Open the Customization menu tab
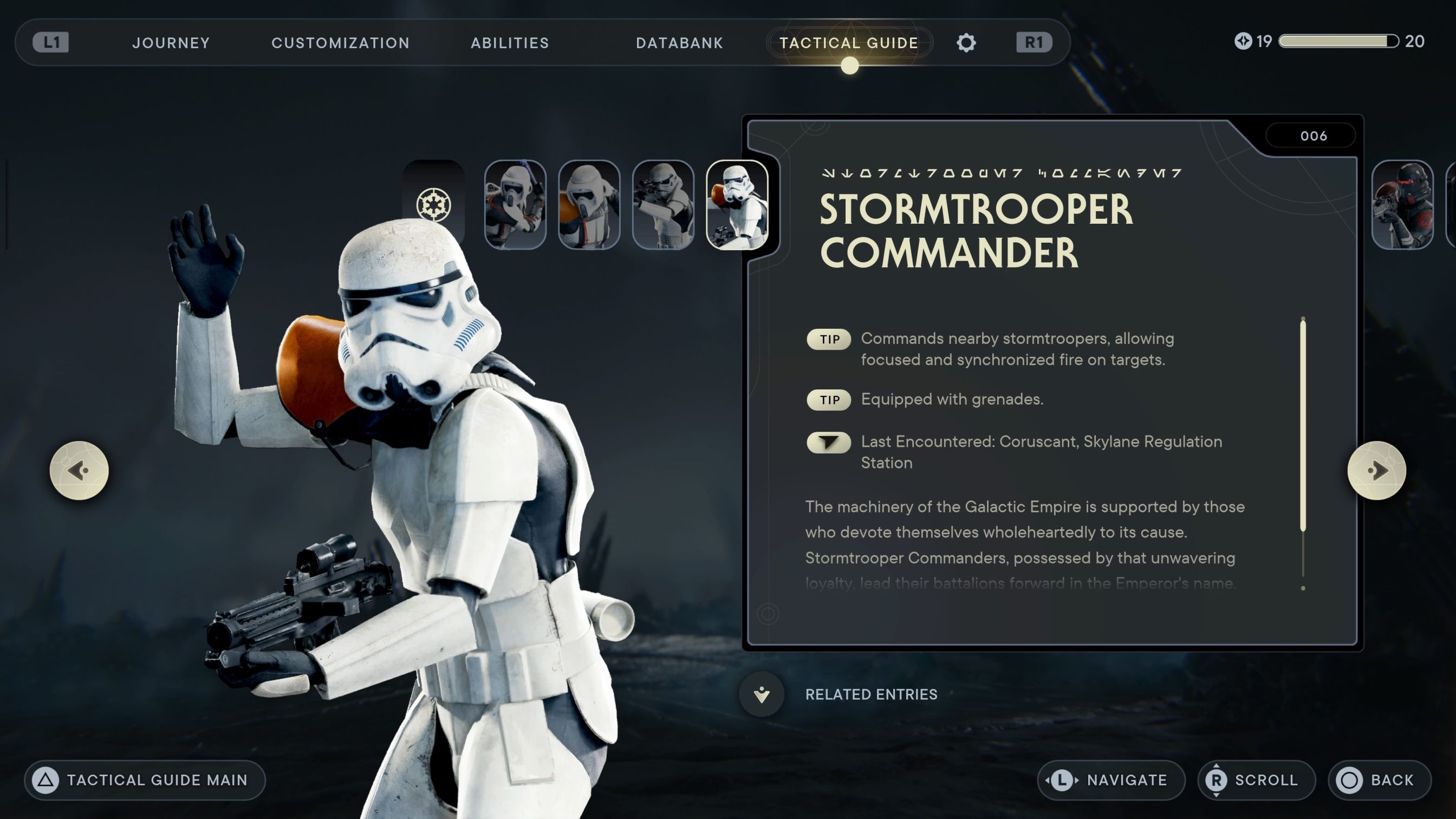This screenshot has height=819, width=1456. coord(341,42)
